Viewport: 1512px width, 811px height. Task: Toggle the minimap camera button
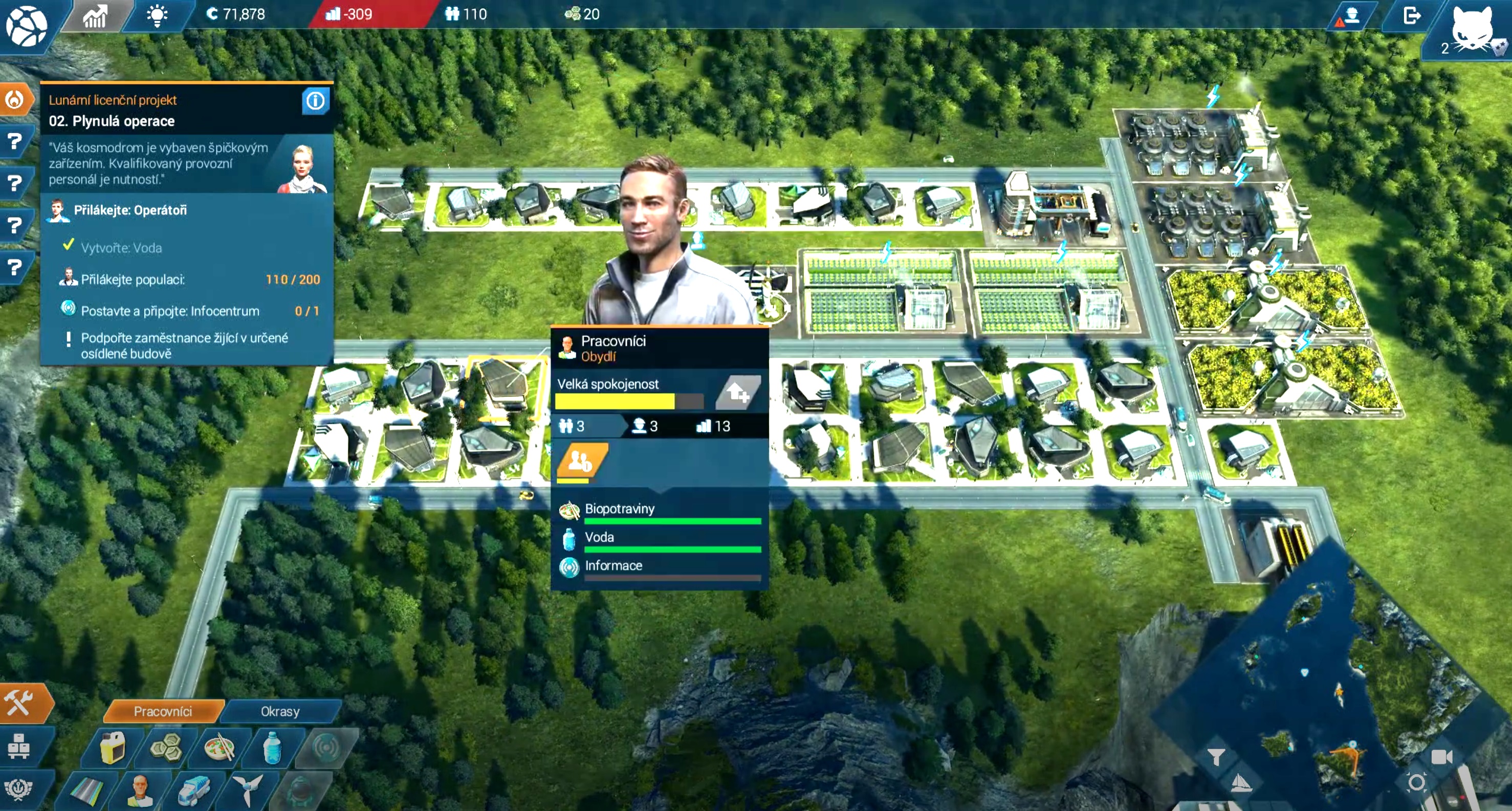(1441, 757)
